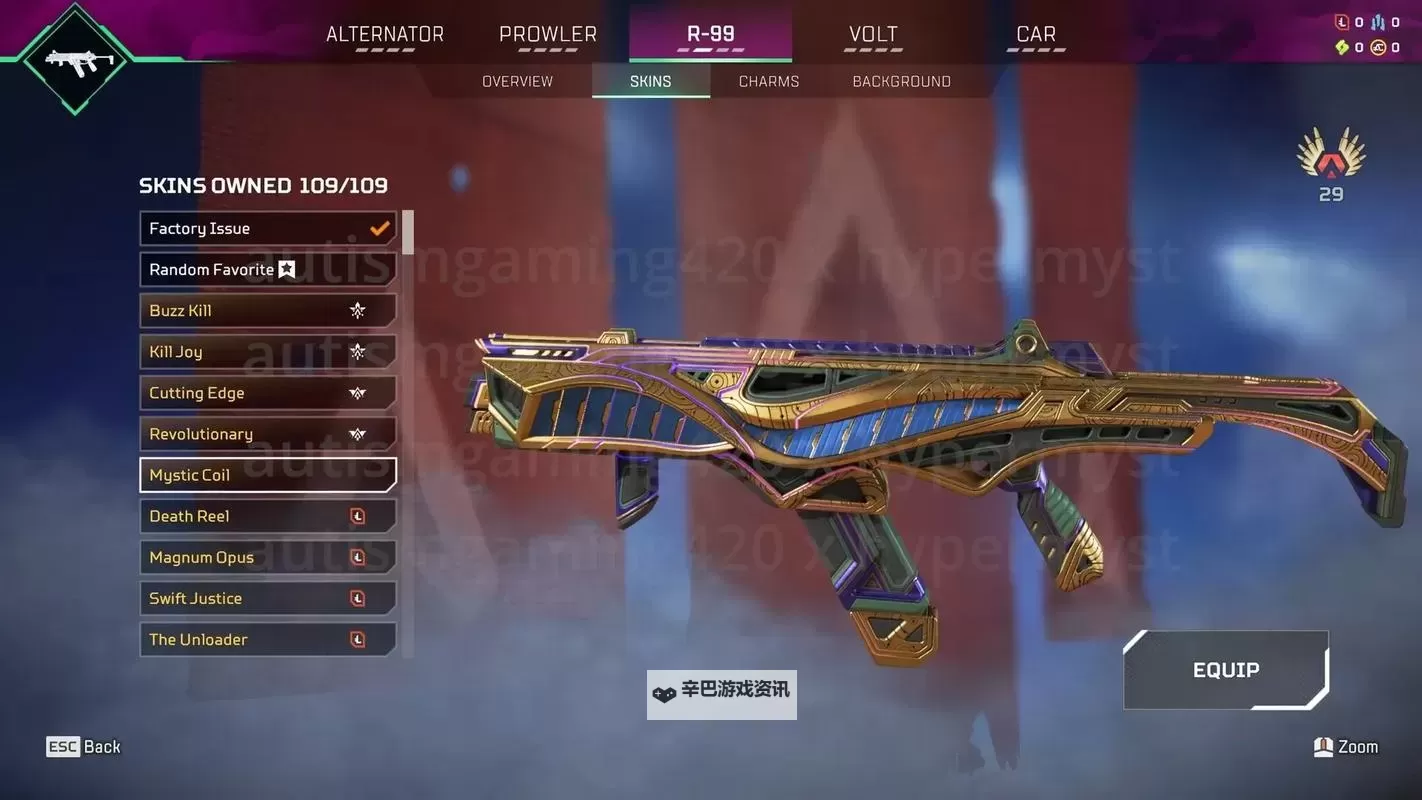Click the ESC Back control

pyautogui.click(x=84, y=746)
